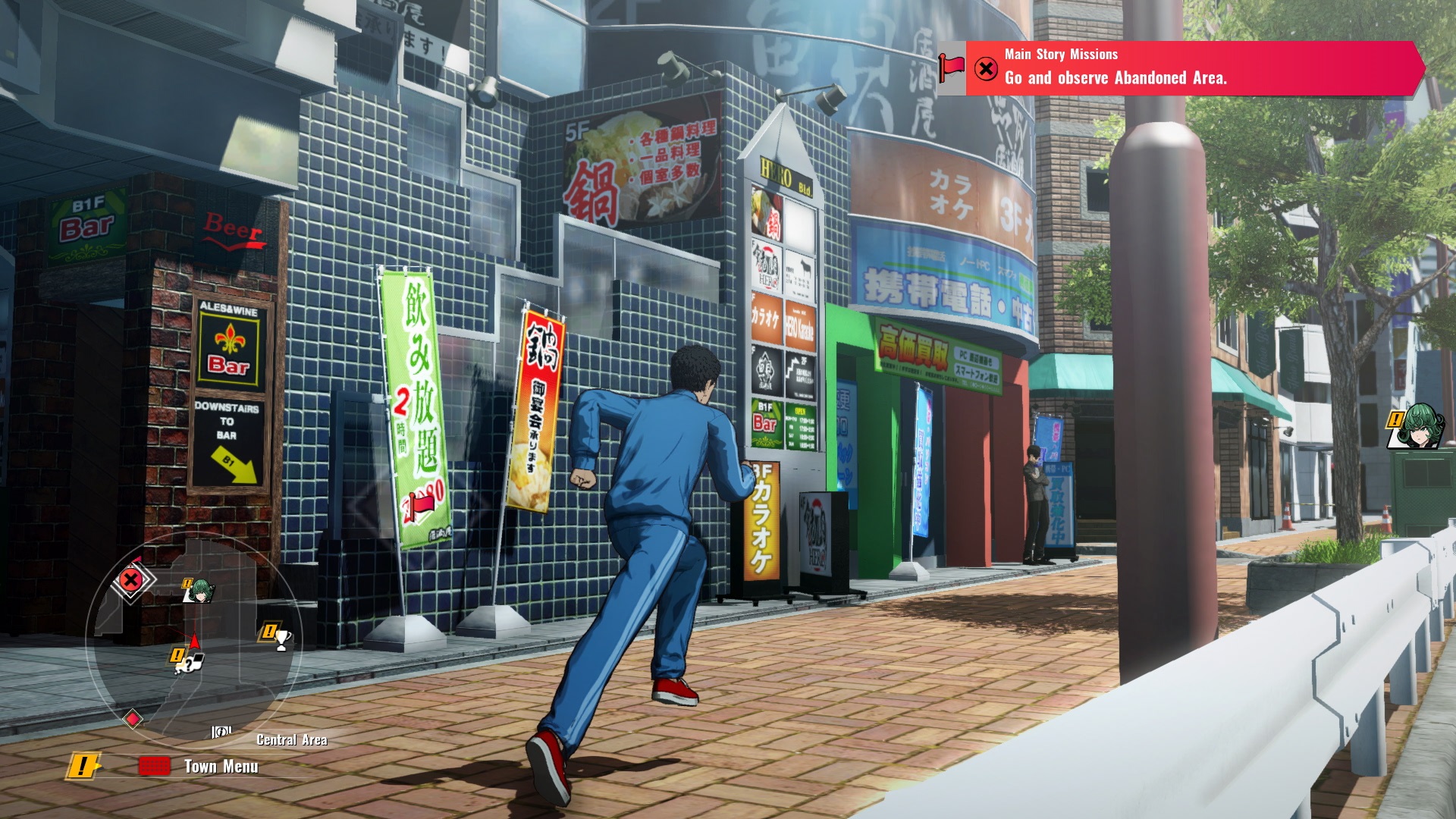Click the exclamation badge on the trophy marker

point(270,631)
